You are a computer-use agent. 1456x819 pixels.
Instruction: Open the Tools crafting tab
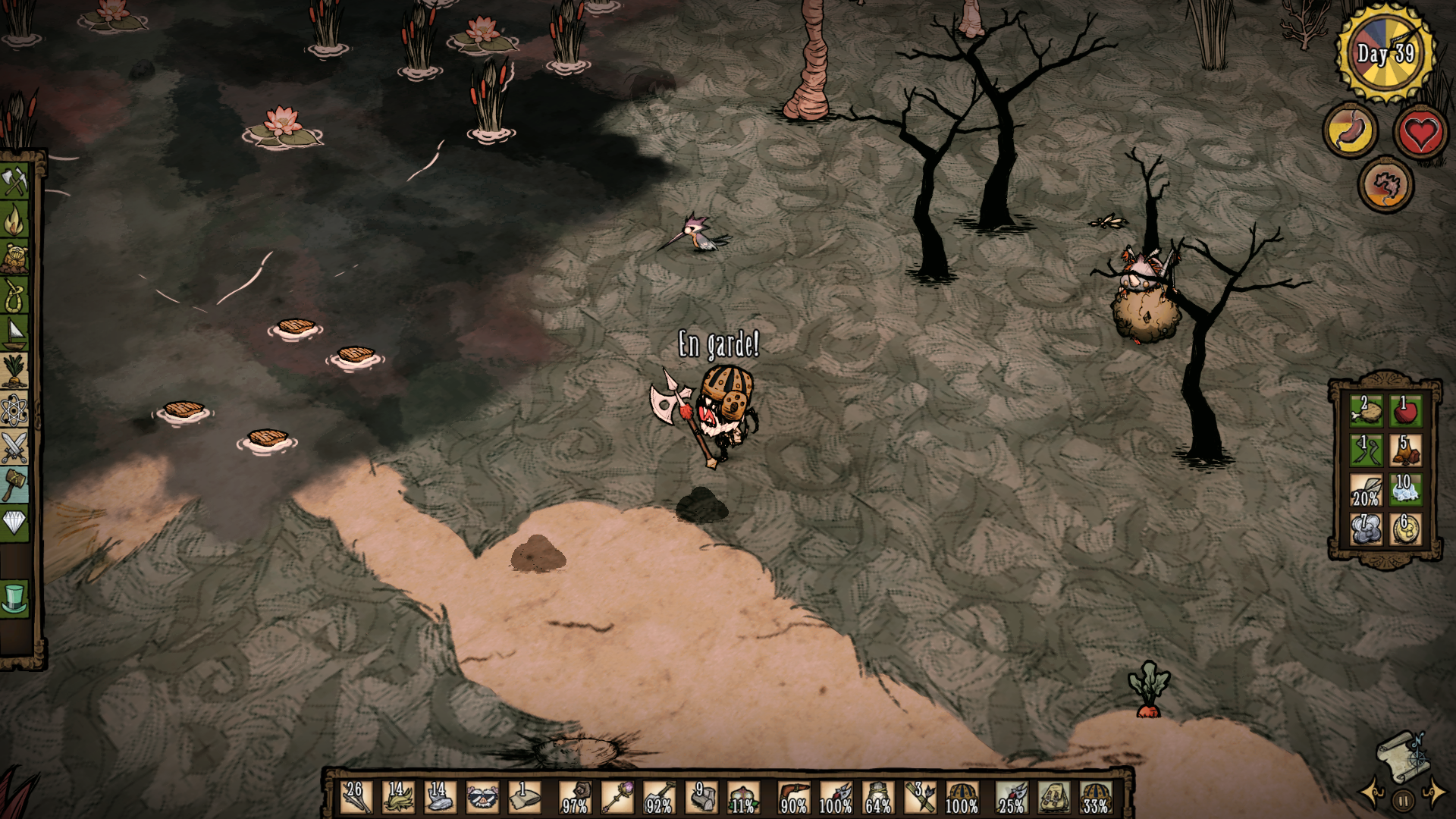(14, 181)
